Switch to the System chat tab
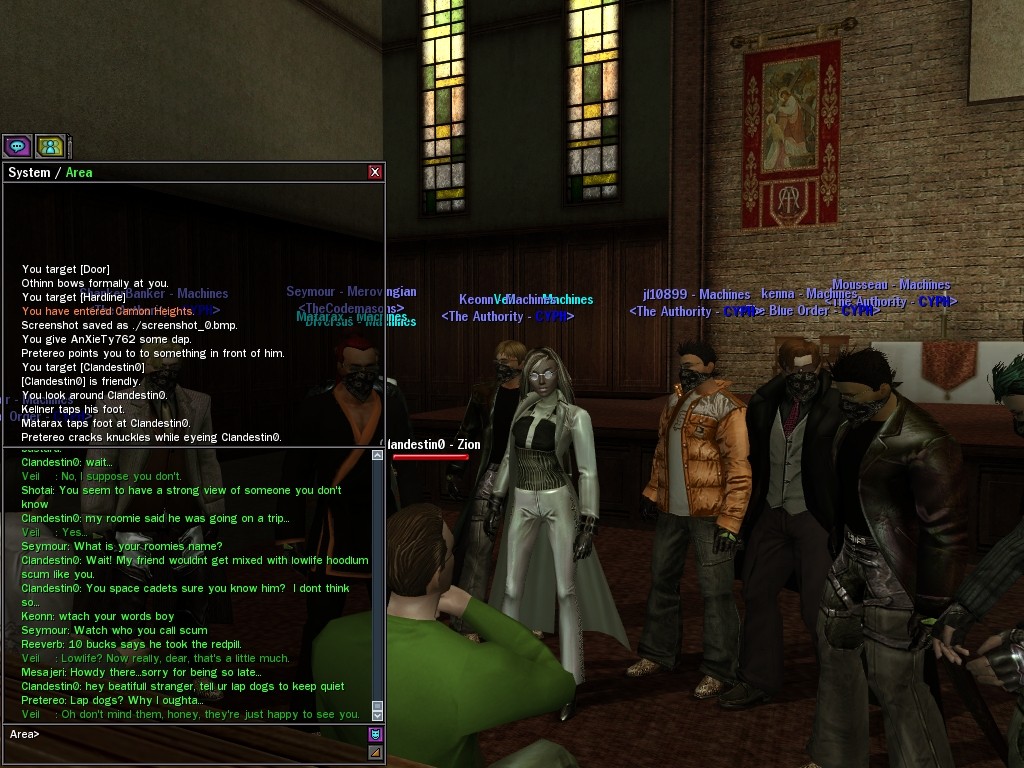This screenshot has width=1024, height=768. pyautogui.click(x=28, y=172)
